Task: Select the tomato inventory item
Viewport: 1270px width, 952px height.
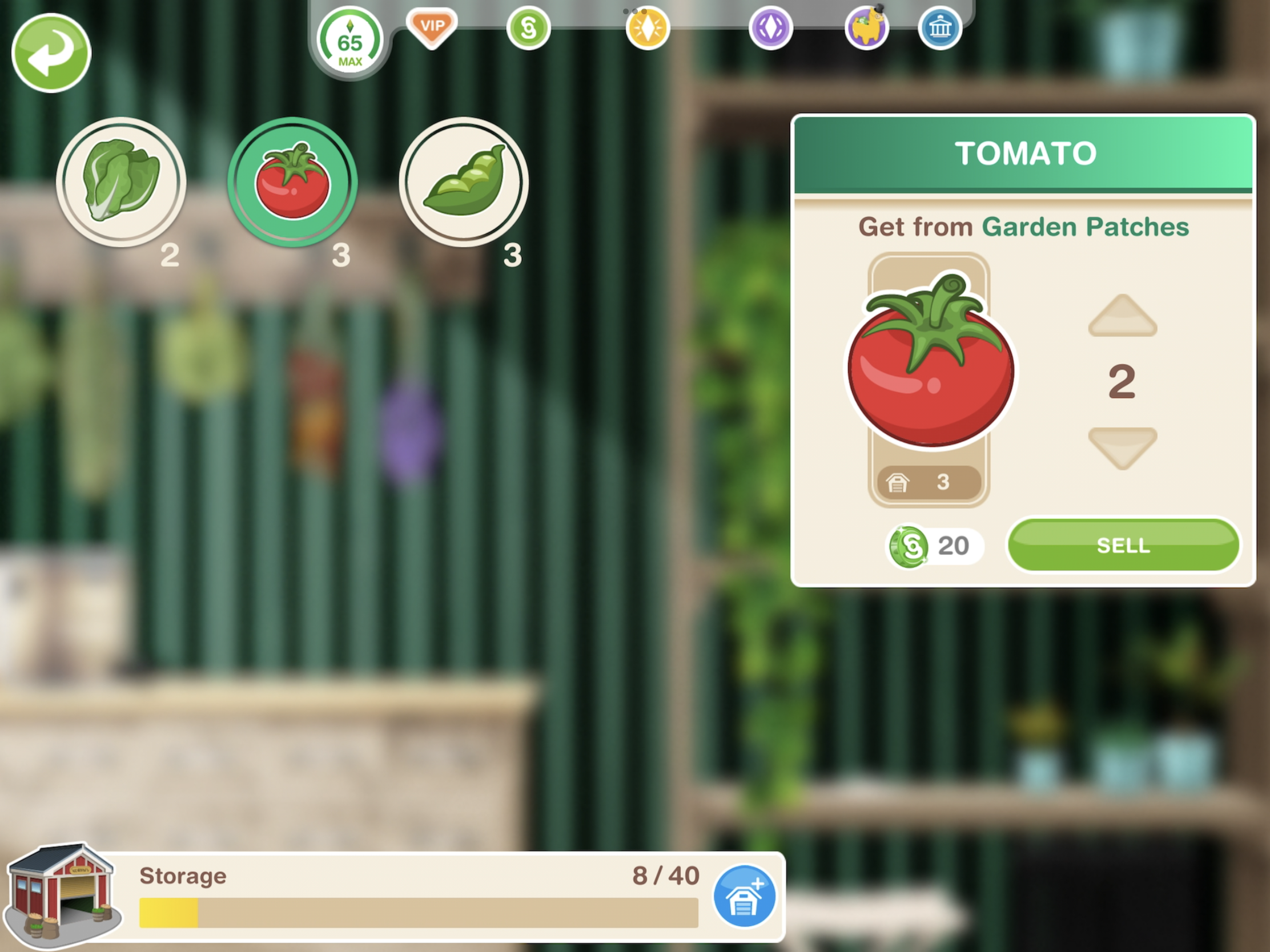Action: tap(292, 182)
